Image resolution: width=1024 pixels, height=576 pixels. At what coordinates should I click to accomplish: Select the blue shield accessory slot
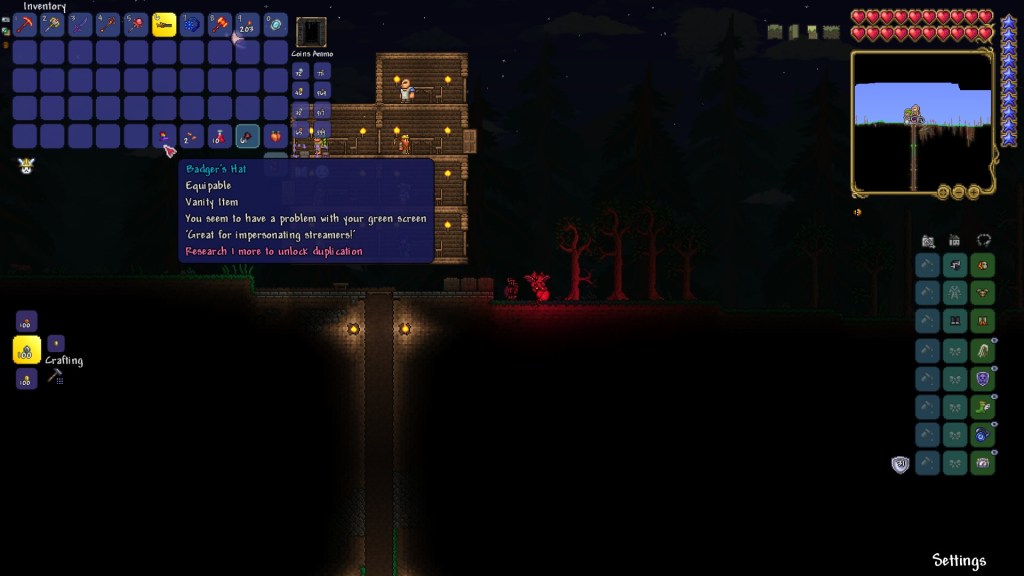point(983,379)
